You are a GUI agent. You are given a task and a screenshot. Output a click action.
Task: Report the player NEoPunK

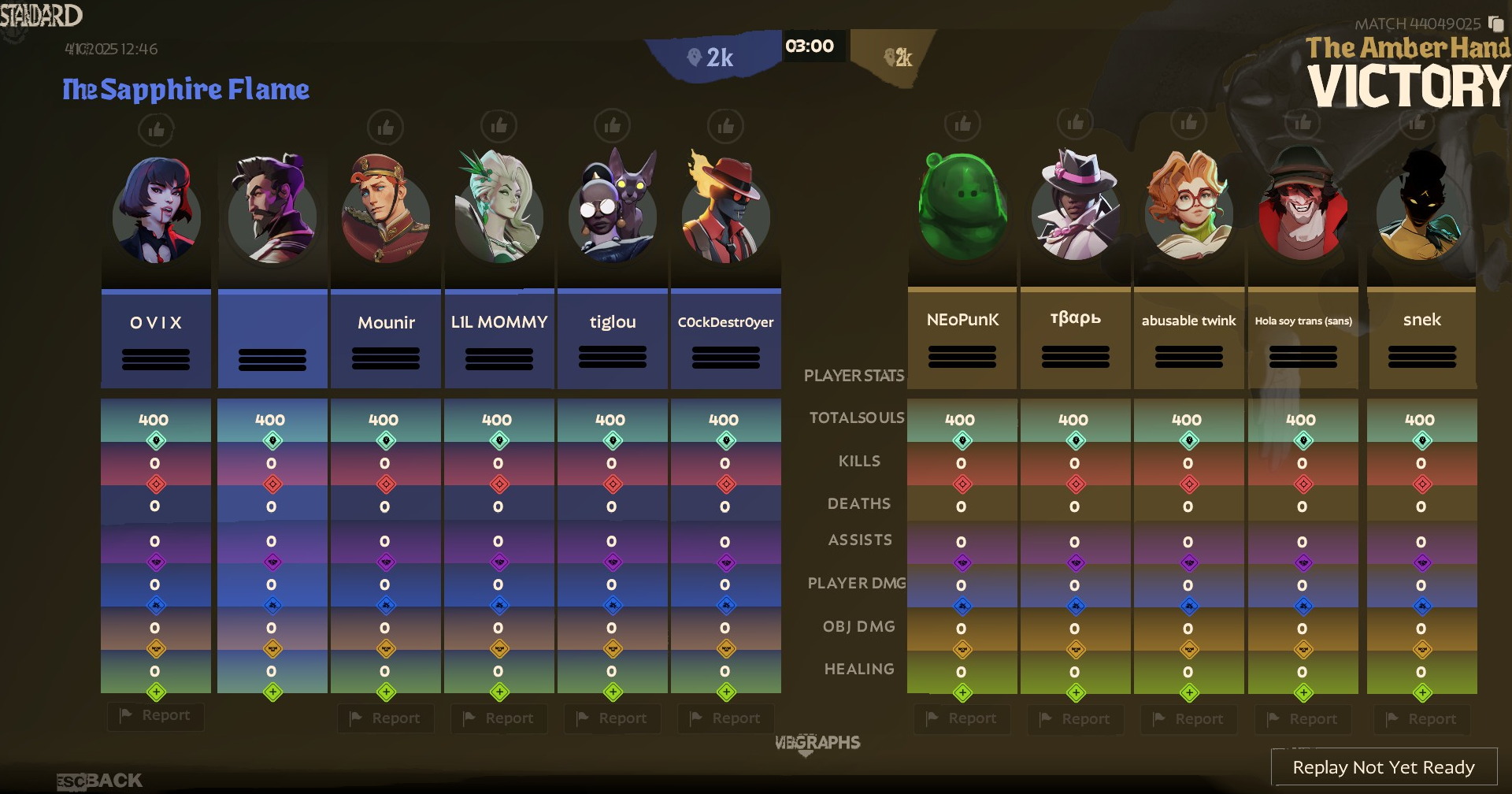click(962, 718)
